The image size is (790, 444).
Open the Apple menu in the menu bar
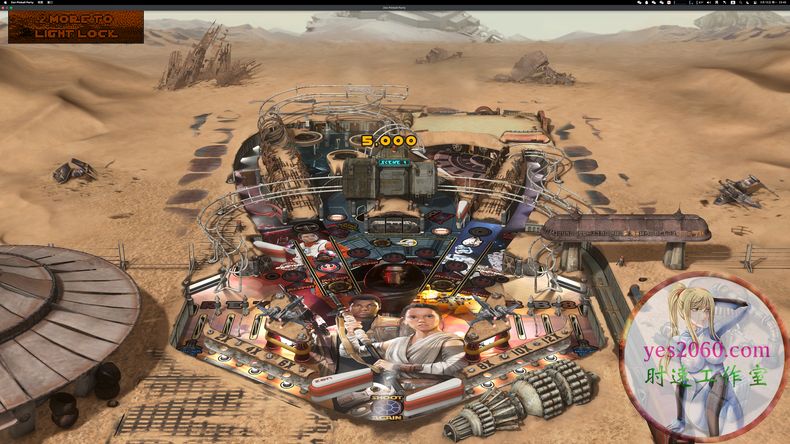pyautogui.click(x=4, y=3)
